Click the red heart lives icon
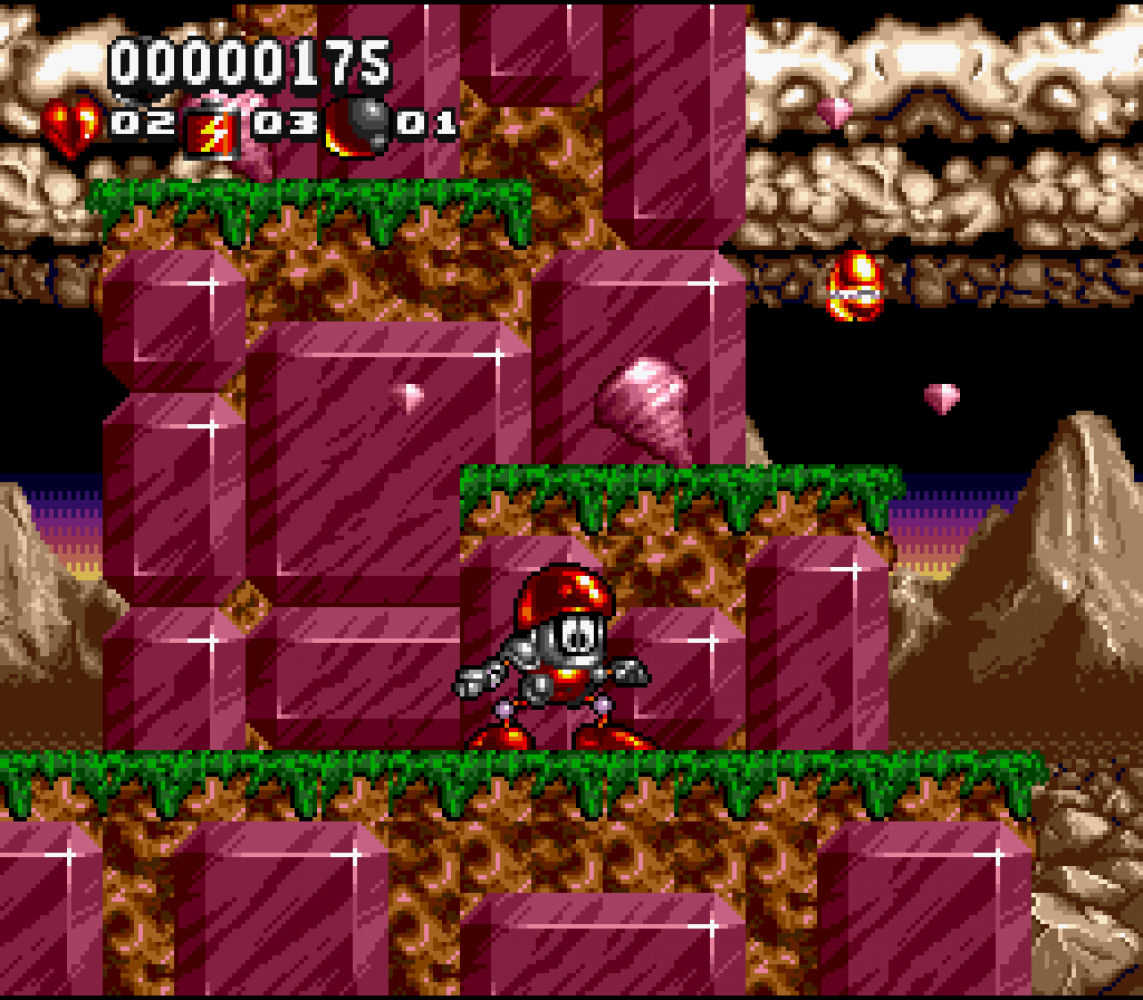 pyautogui.click(x=71, y=127)
